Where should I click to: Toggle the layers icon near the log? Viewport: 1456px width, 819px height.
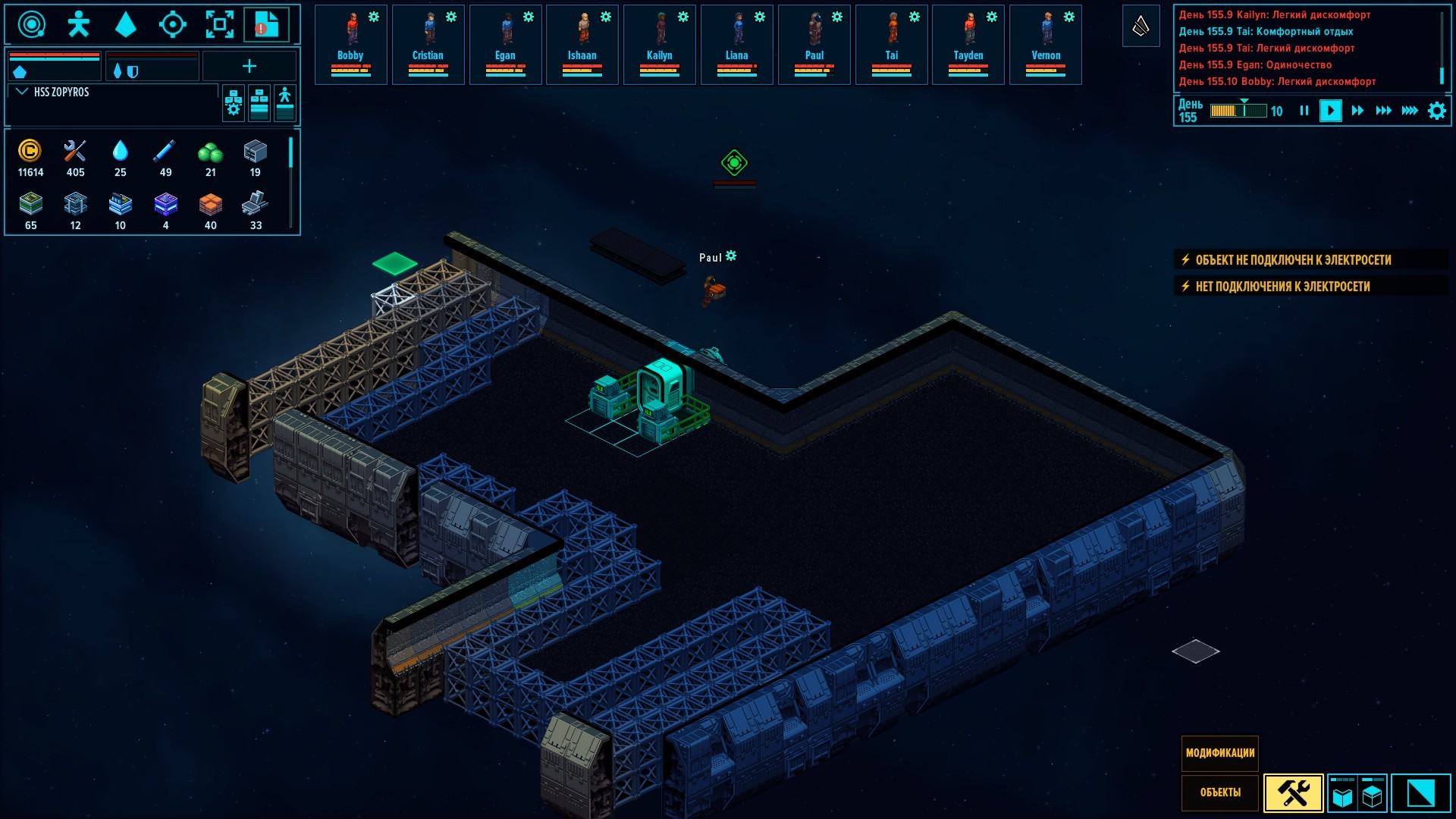(1141, 27)
